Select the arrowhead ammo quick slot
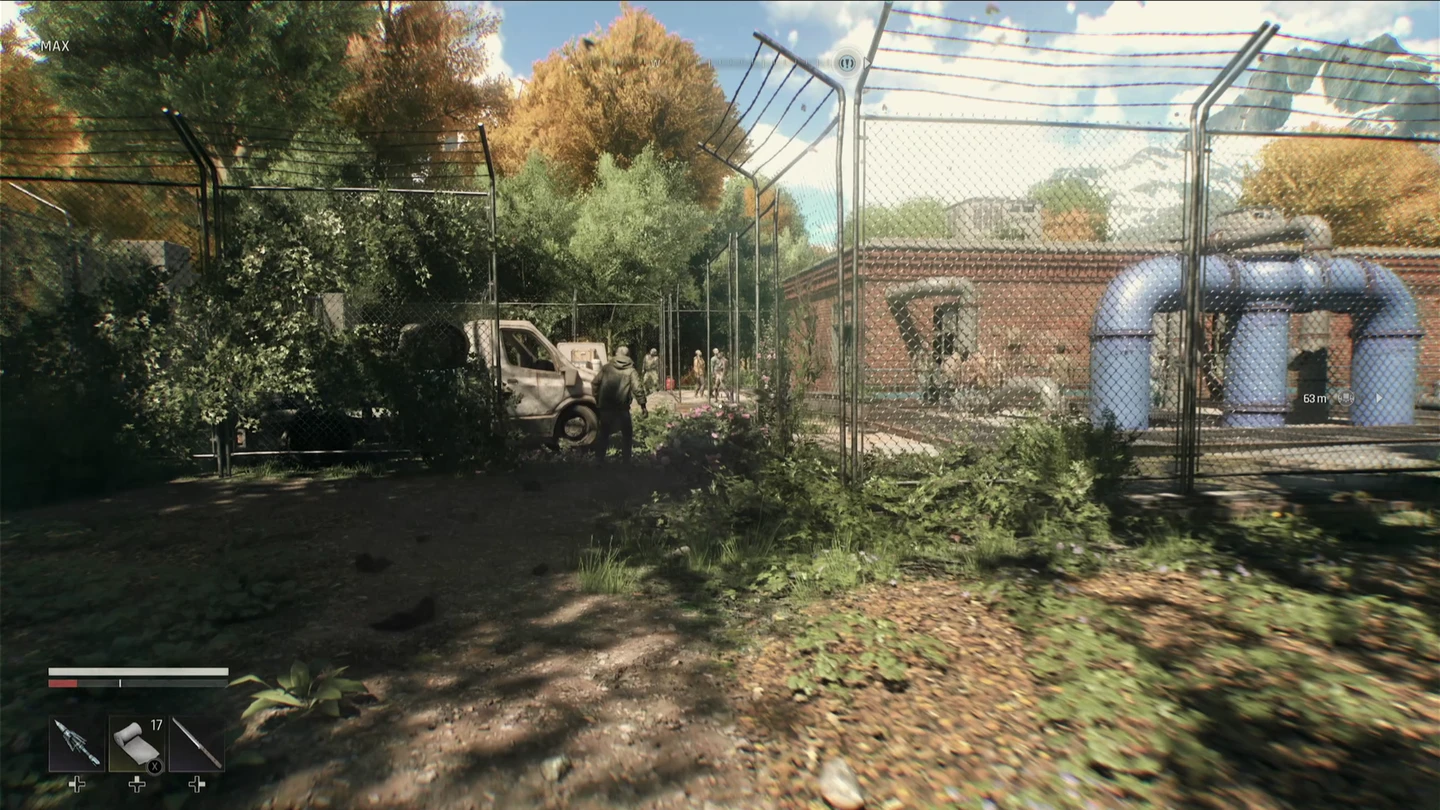 click(78, 745)
